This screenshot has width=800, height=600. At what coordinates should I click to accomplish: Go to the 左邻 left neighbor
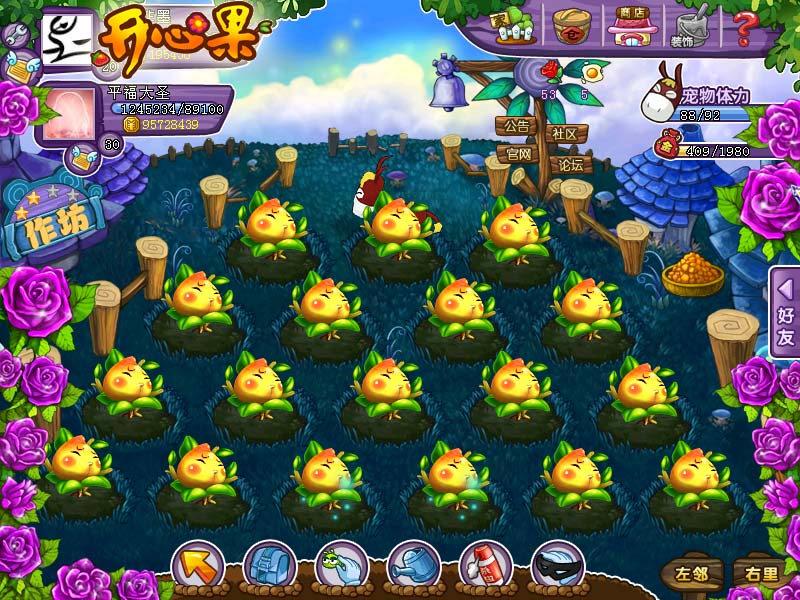tap(691, 574)
